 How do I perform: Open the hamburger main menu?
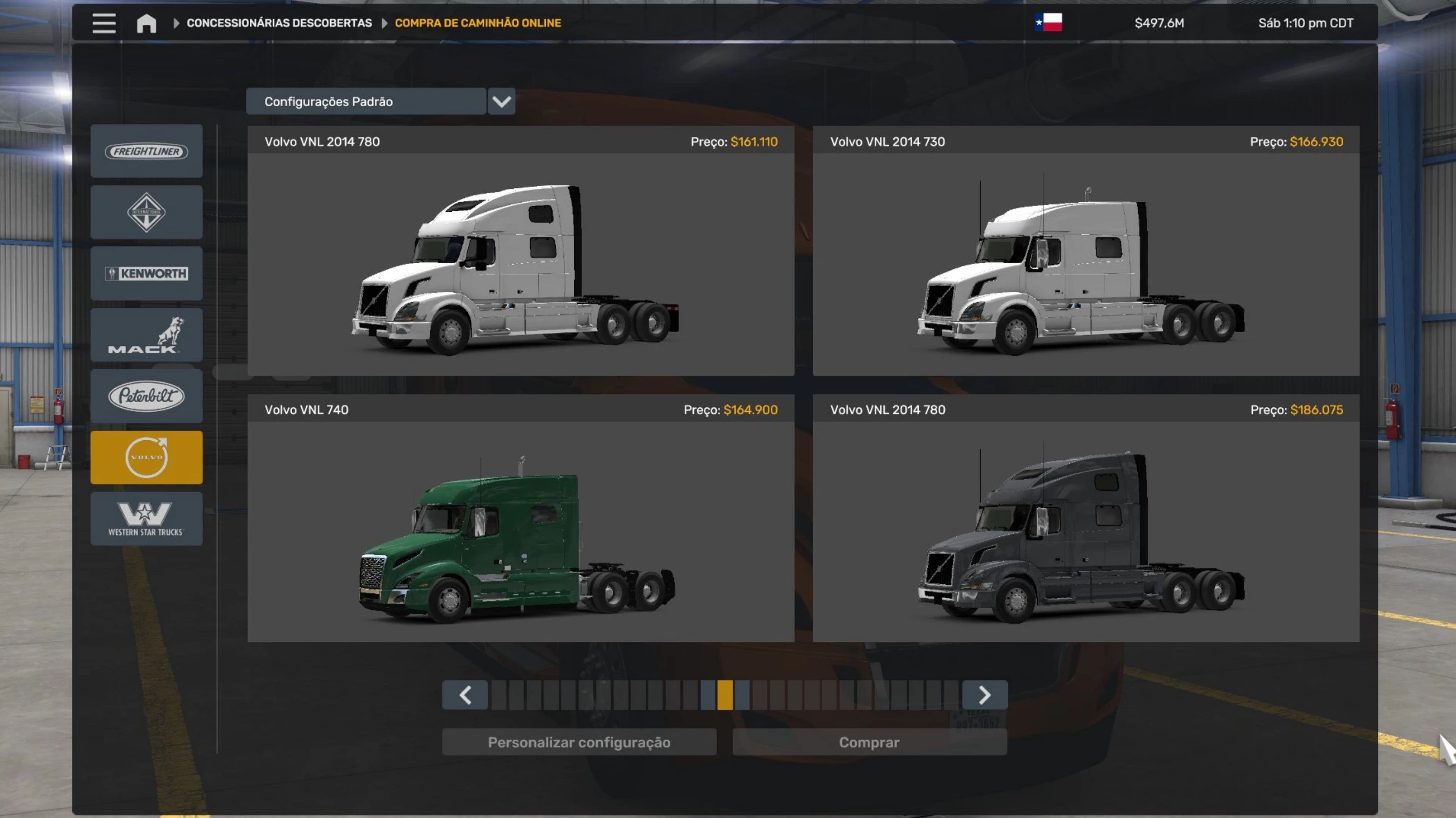point(104,23)
